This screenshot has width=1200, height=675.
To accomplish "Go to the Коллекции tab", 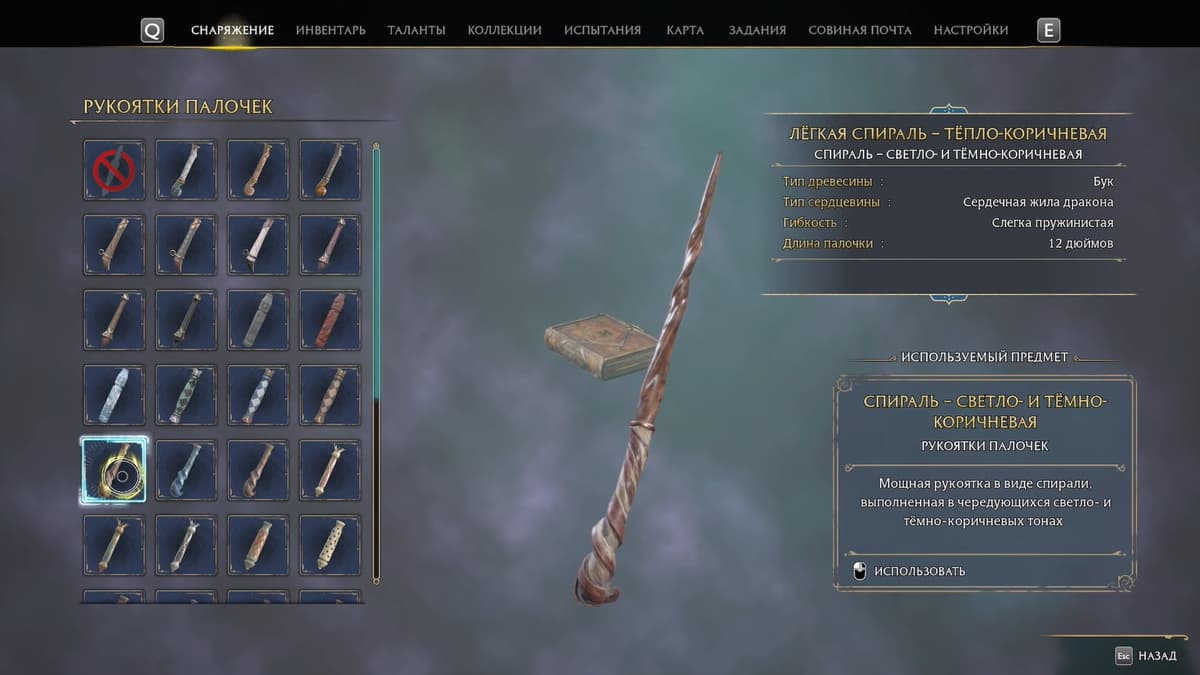I will click(504, 30).
